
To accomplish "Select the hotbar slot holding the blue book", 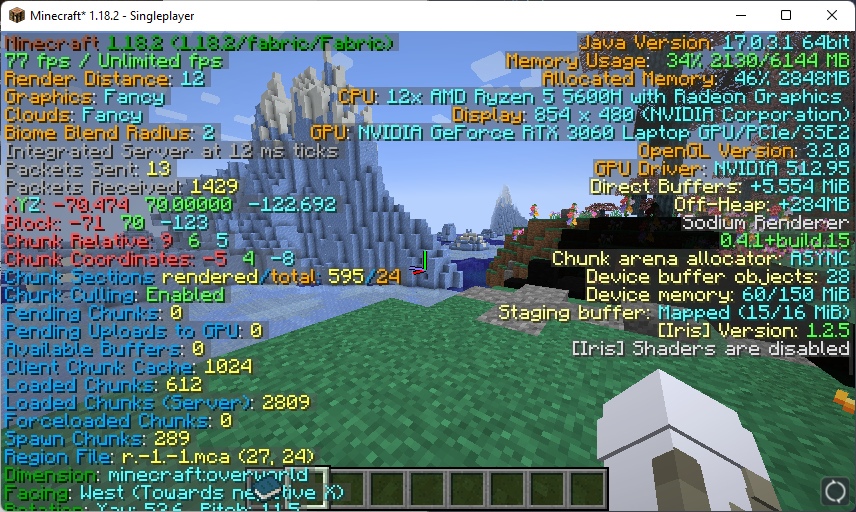I will (269, 489).
